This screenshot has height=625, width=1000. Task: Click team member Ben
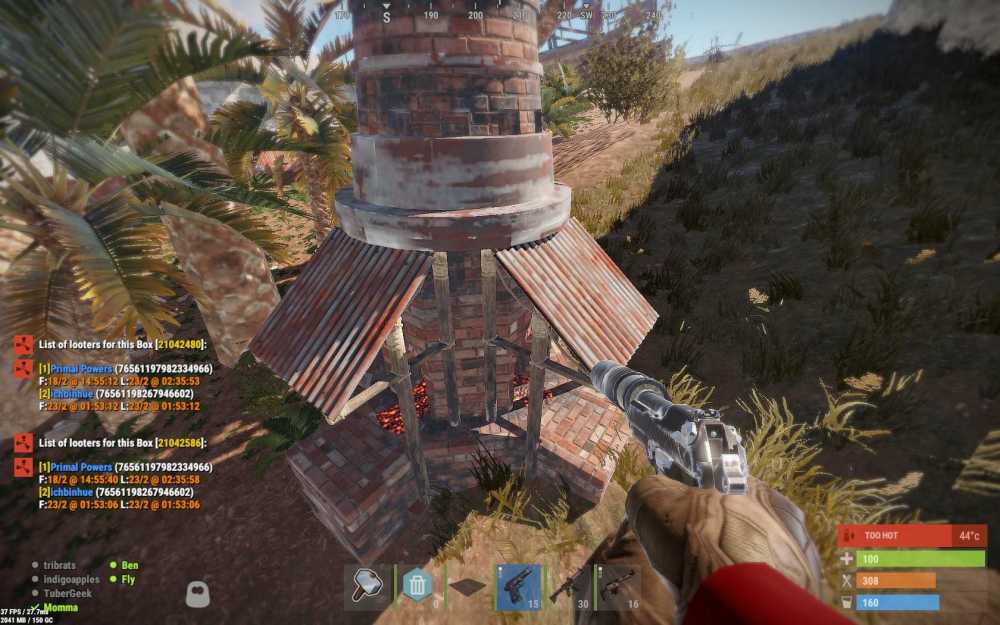130,565
